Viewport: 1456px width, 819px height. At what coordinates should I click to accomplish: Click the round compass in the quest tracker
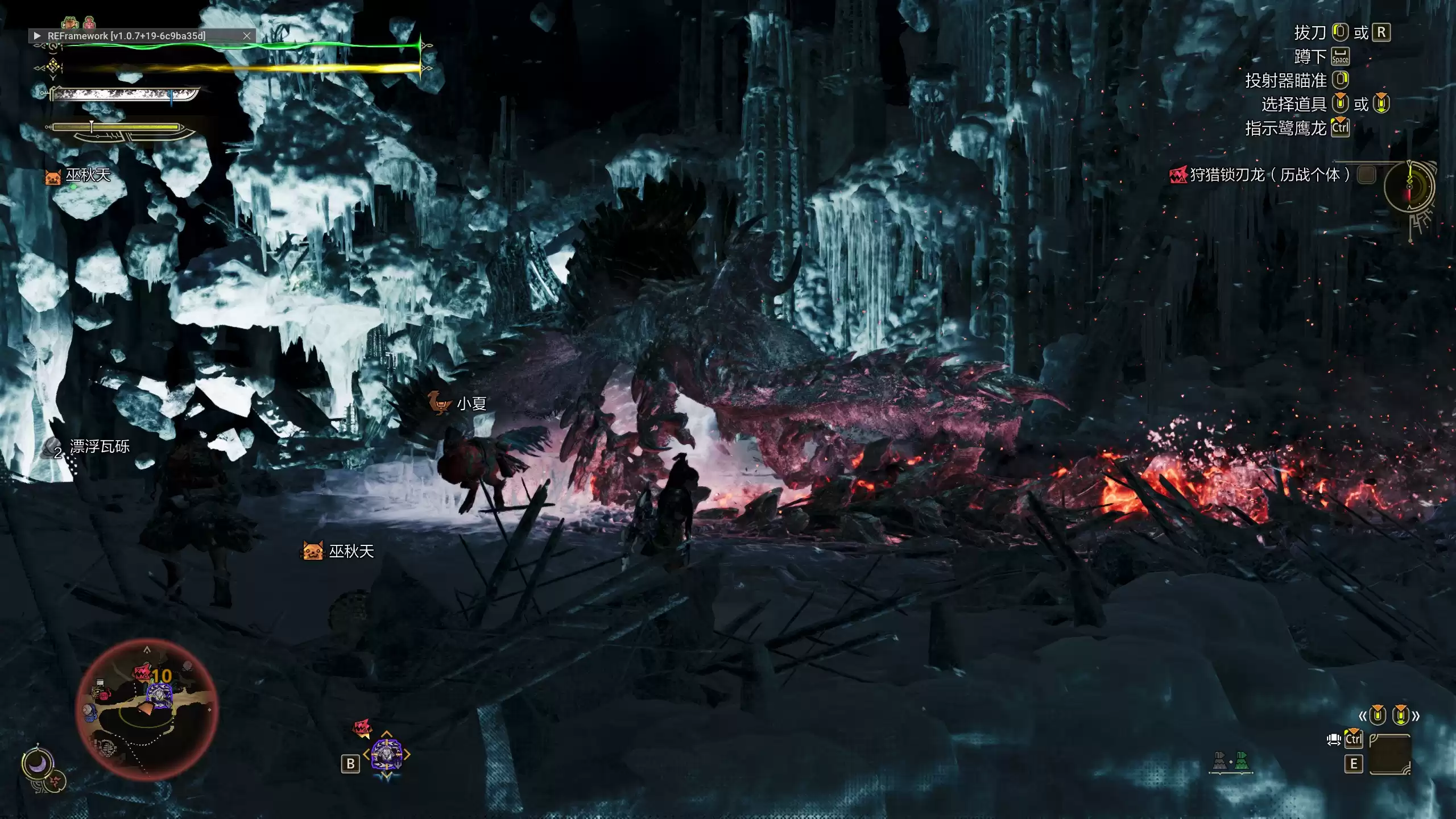click(1409, 187)
